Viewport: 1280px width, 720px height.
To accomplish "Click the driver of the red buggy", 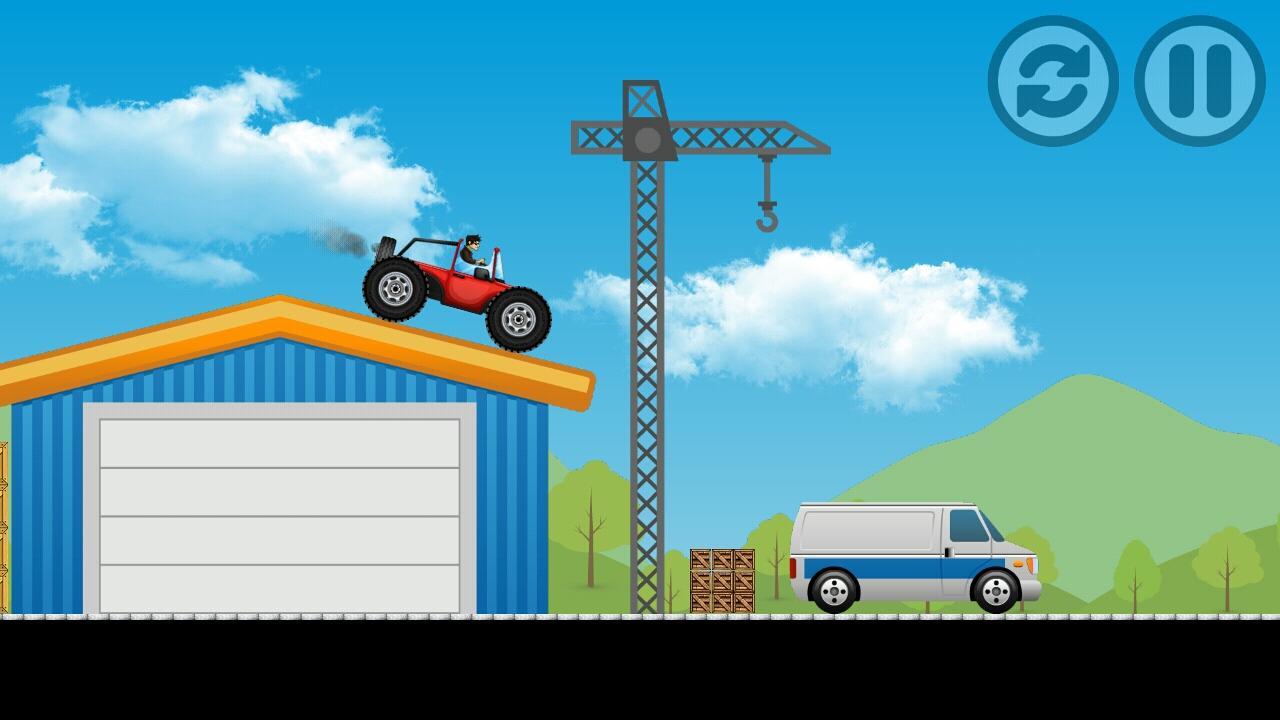I will 470,250.
